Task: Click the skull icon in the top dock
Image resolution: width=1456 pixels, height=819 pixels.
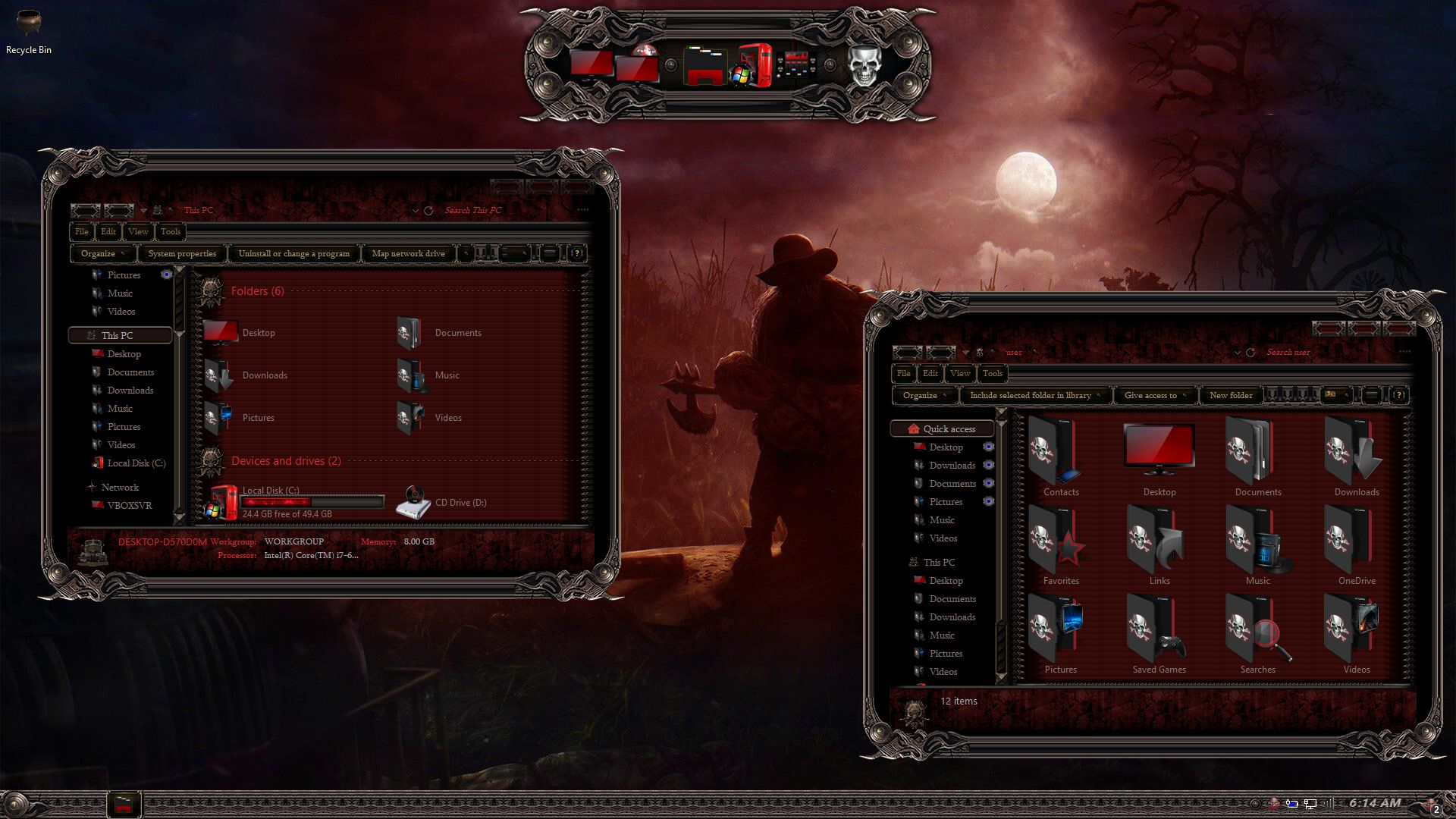Action: (863, 66)
